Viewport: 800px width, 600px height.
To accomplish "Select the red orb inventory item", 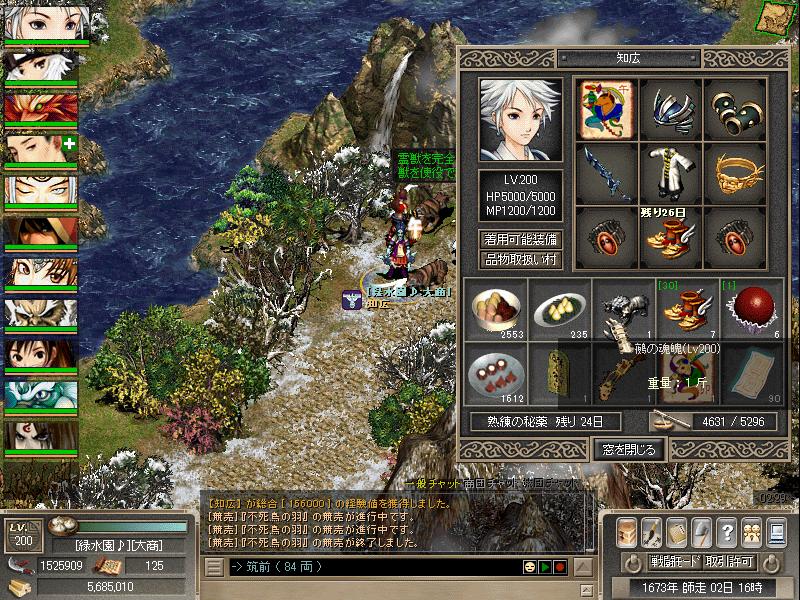I will tap(751, 309).
